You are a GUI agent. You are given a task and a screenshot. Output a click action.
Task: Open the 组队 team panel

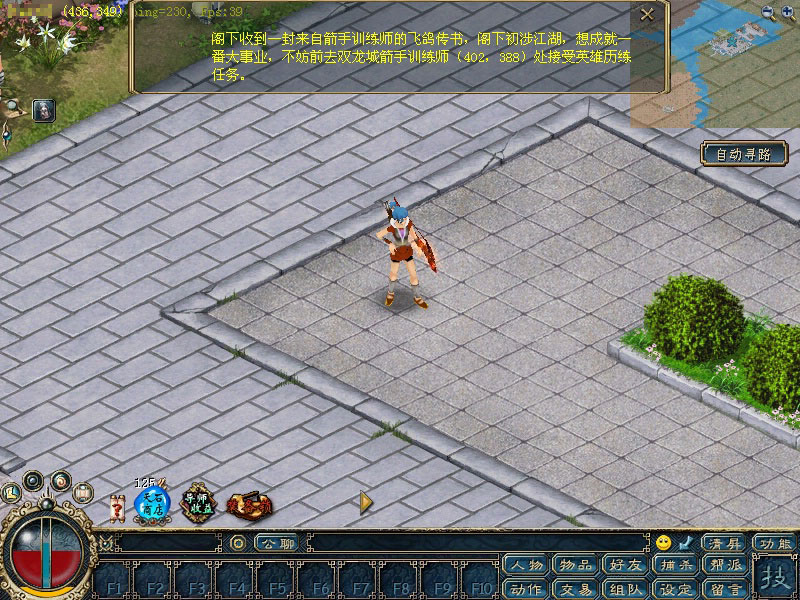click(x=626, y=589)
